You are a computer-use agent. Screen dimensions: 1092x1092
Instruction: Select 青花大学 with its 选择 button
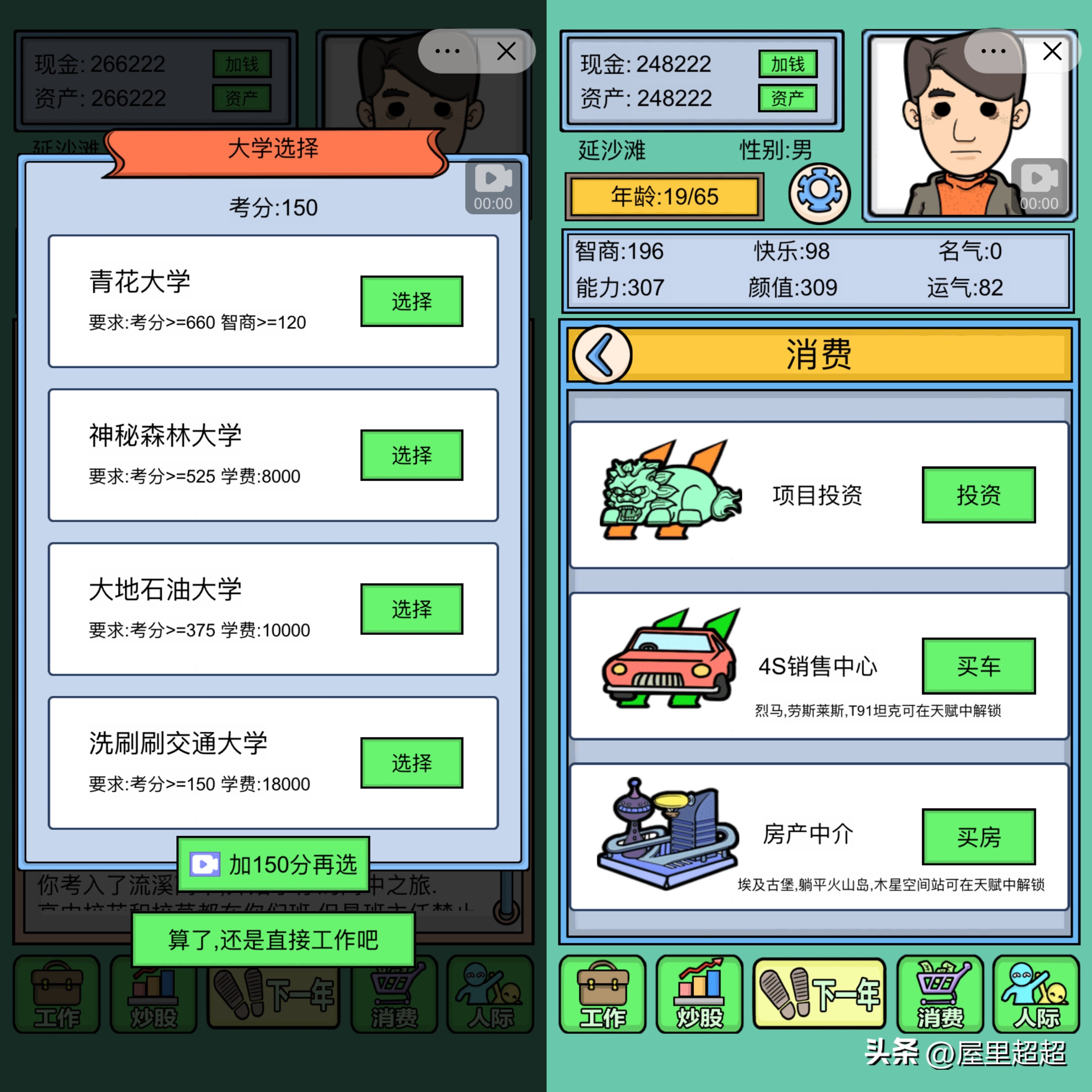click(411, 301)
